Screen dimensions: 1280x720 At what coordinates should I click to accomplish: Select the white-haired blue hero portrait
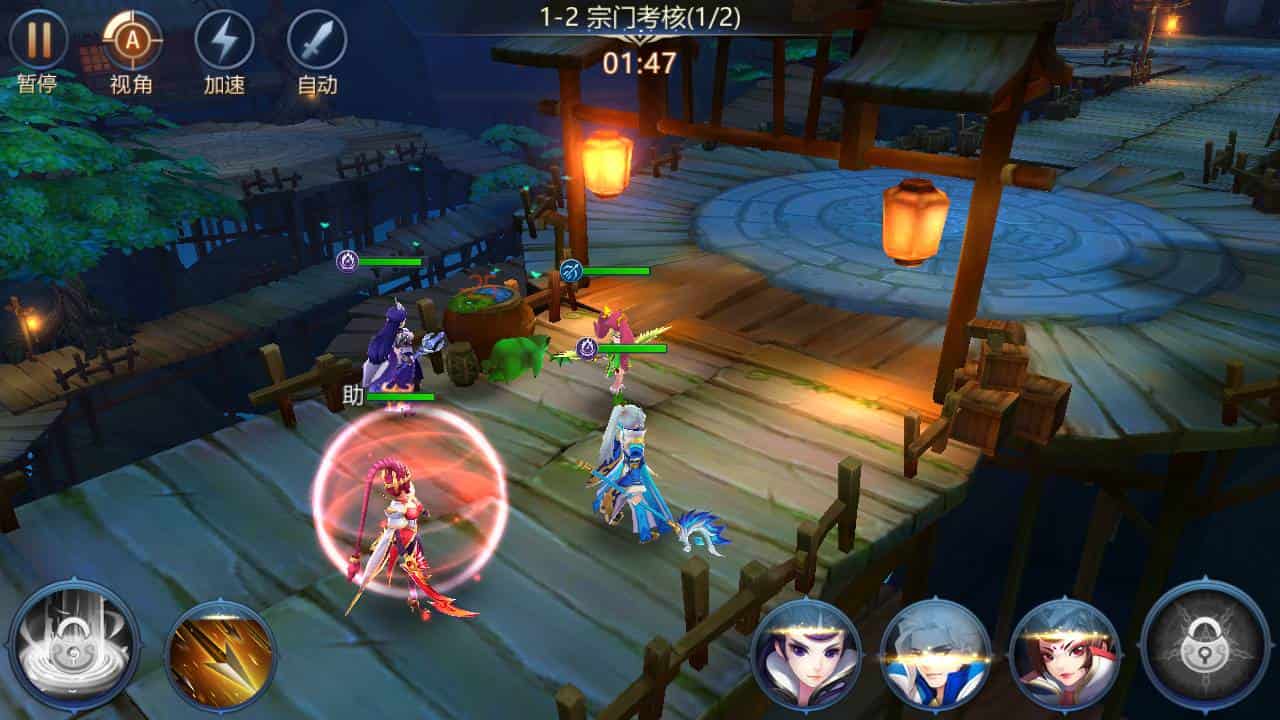tap(936, 655)
